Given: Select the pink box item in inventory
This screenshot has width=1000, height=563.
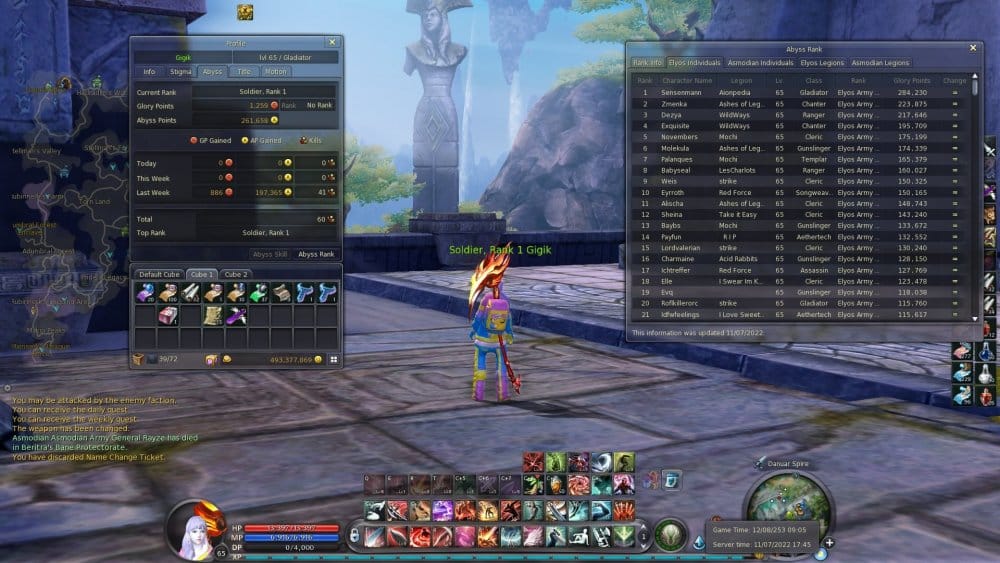Looking at the screenshot, I should (x=168, y=315).
